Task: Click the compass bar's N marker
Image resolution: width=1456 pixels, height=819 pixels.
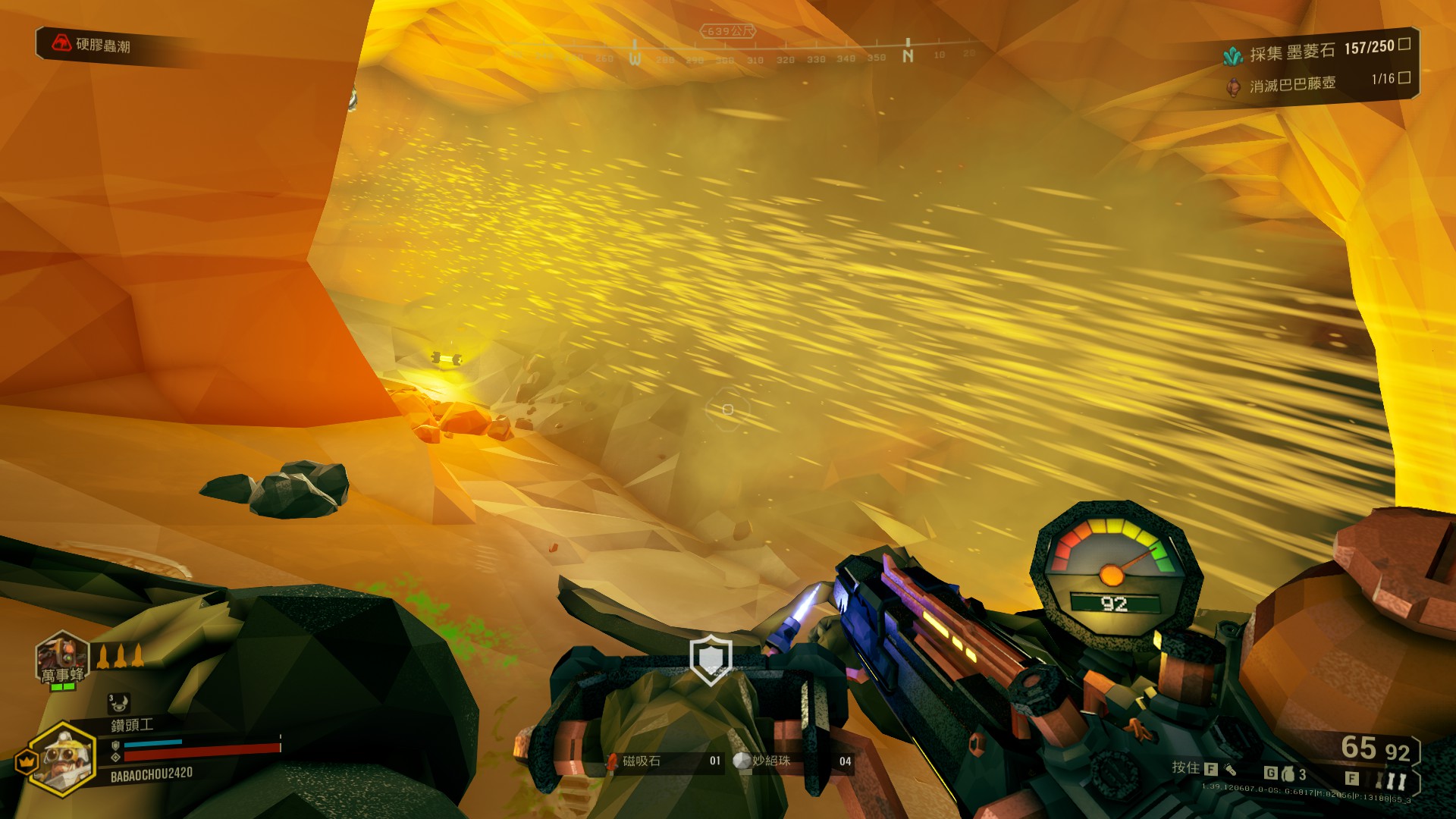Action: pos(908,55)
